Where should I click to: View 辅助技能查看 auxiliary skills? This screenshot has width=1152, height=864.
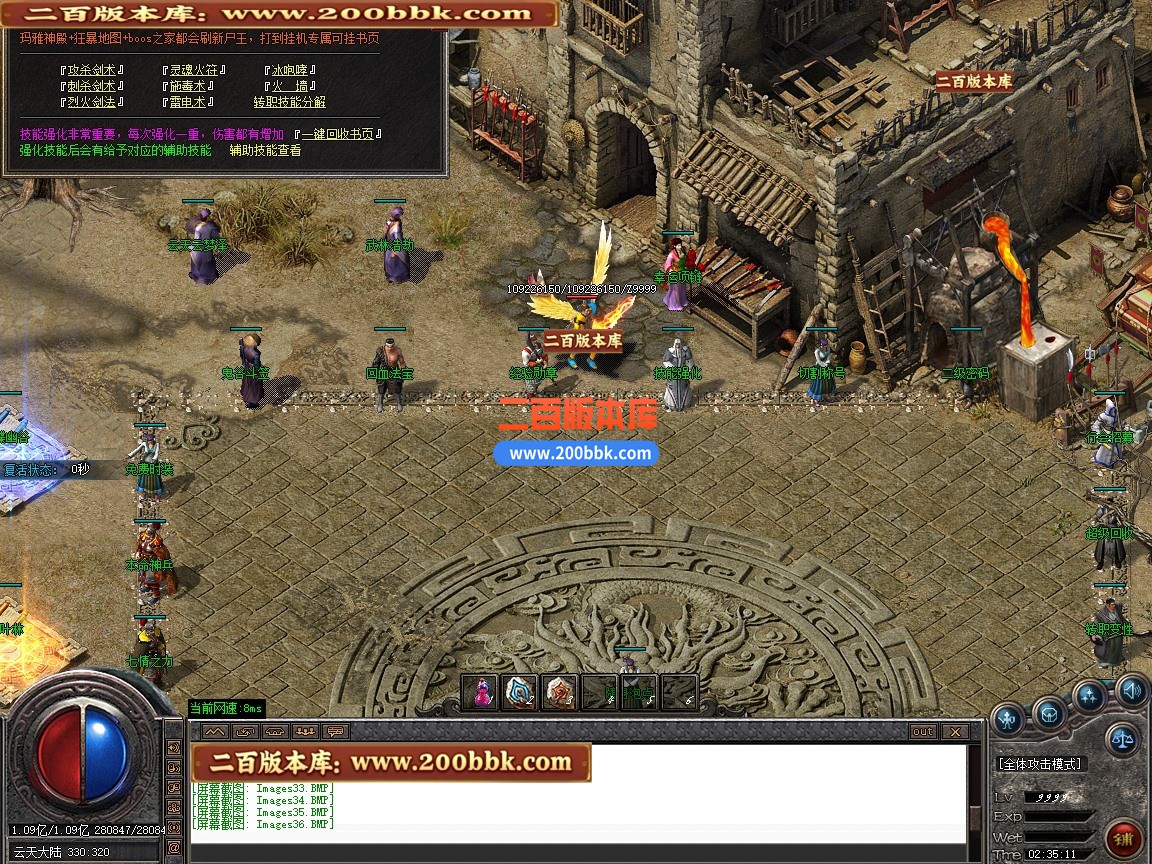pyautogui.click(x=265, y=151)
